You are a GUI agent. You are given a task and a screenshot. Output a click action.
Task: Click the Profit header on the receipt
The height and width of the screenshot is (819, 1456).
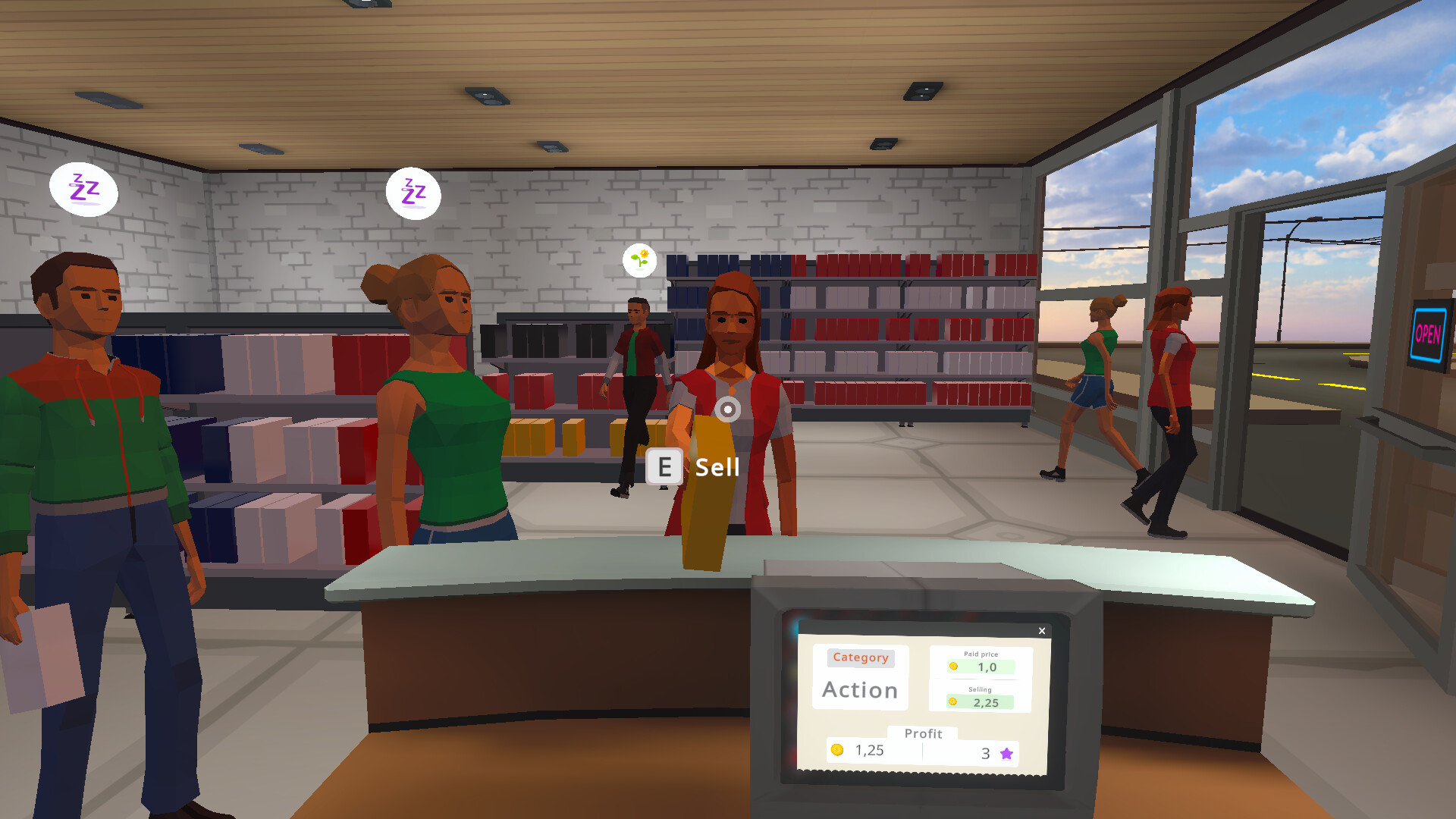(x=924, y=733)
